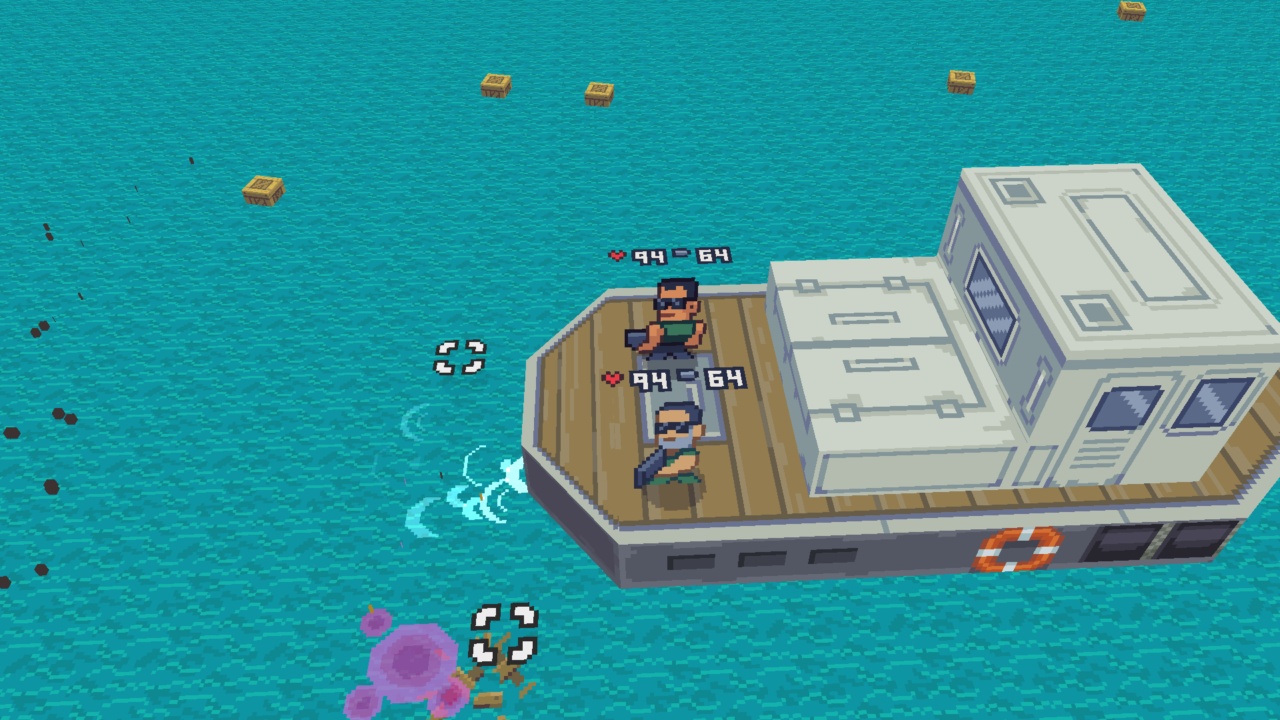Viewport: 1280px width, 720px height.
Task: Select the orange lifebuoy on the boat hull
Action: coord(1018,549)
